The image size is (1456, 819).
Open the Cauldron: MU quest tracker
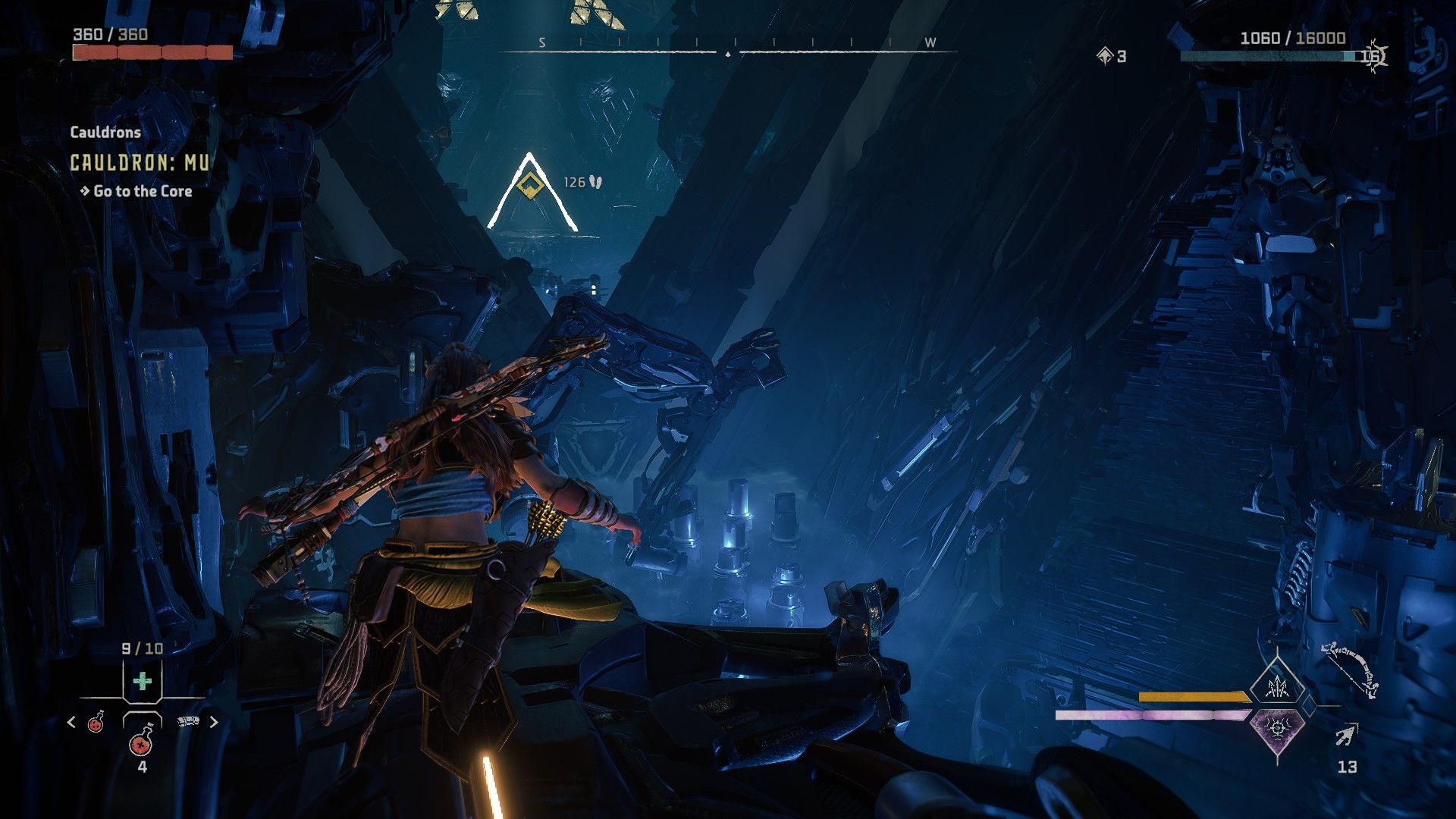point(139,162)
